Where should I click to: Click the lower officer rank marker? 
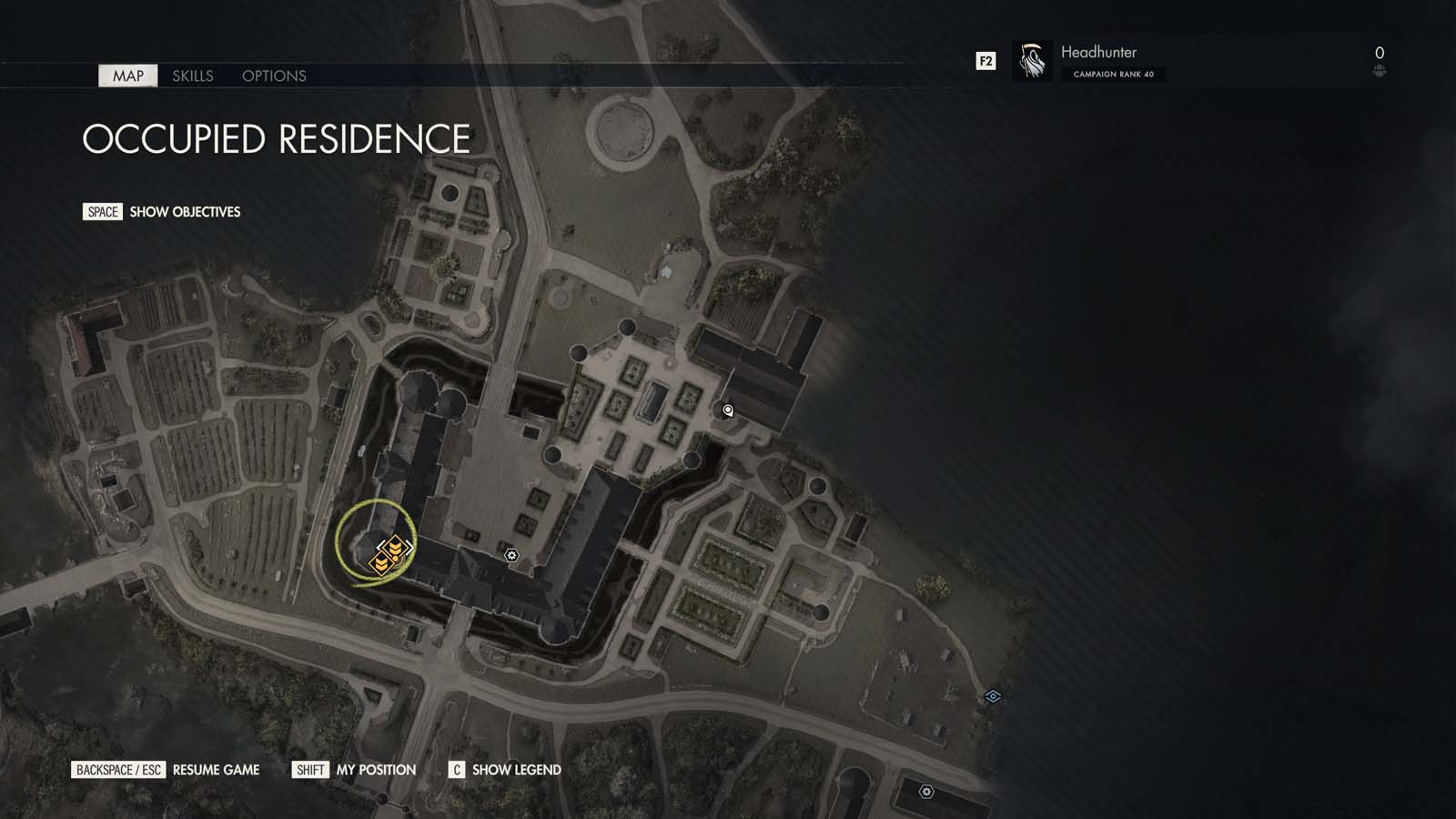(x=381, y=563)
